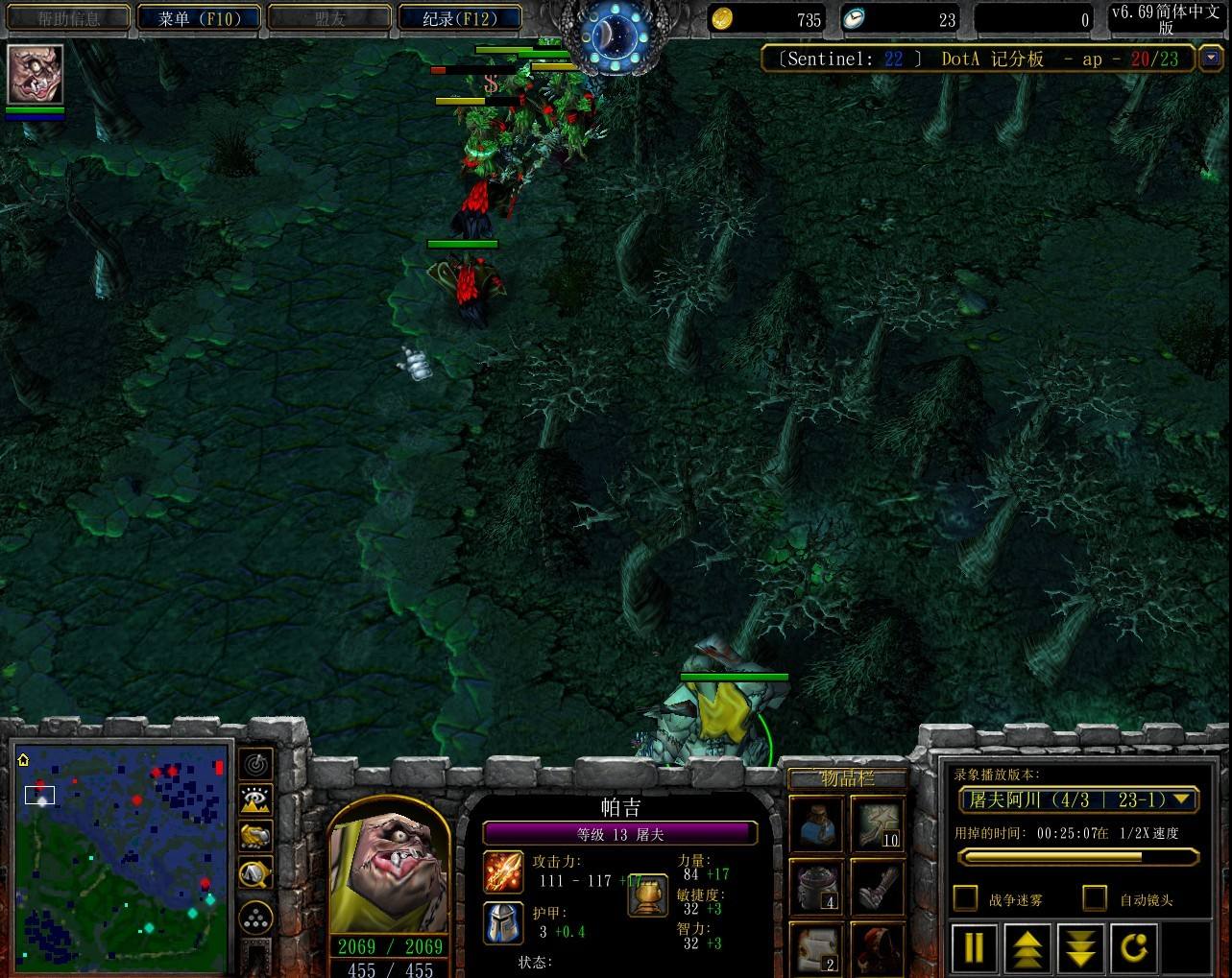1232x978 pixels.
Task: Collapse the DotA scoreboard arrow button
Action: (1210, 59)
